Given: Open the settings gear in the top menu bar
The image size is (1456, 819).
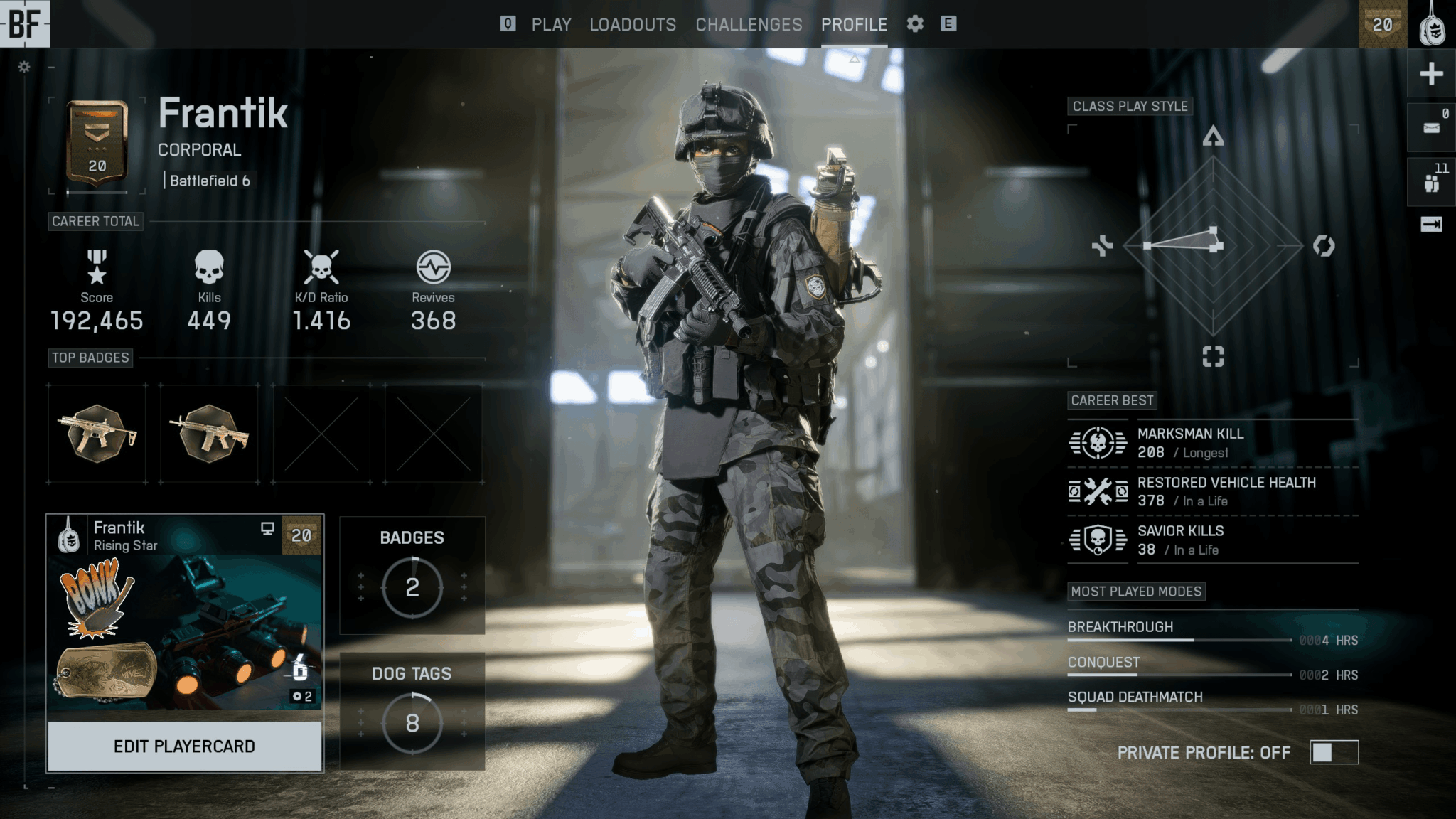Looking at the screenshot, I should [x=916, y=24].
